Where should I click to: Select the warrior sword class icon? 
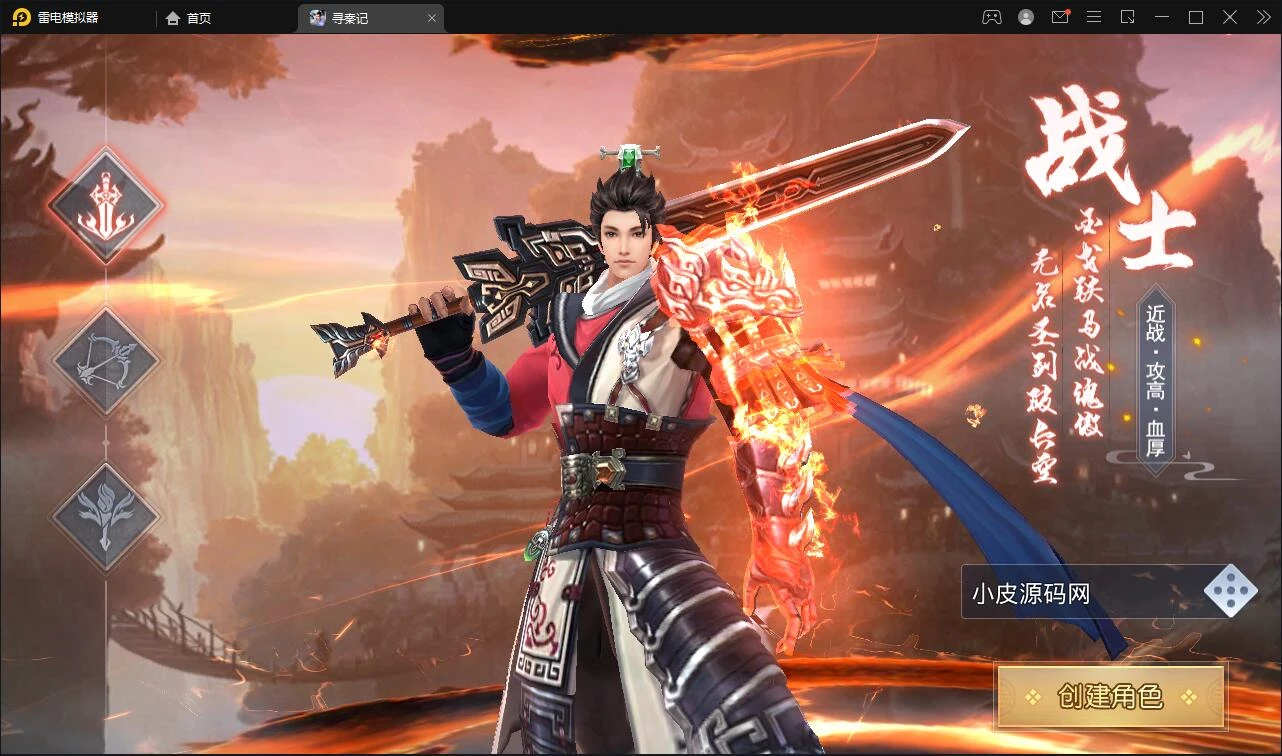[105, 205]
